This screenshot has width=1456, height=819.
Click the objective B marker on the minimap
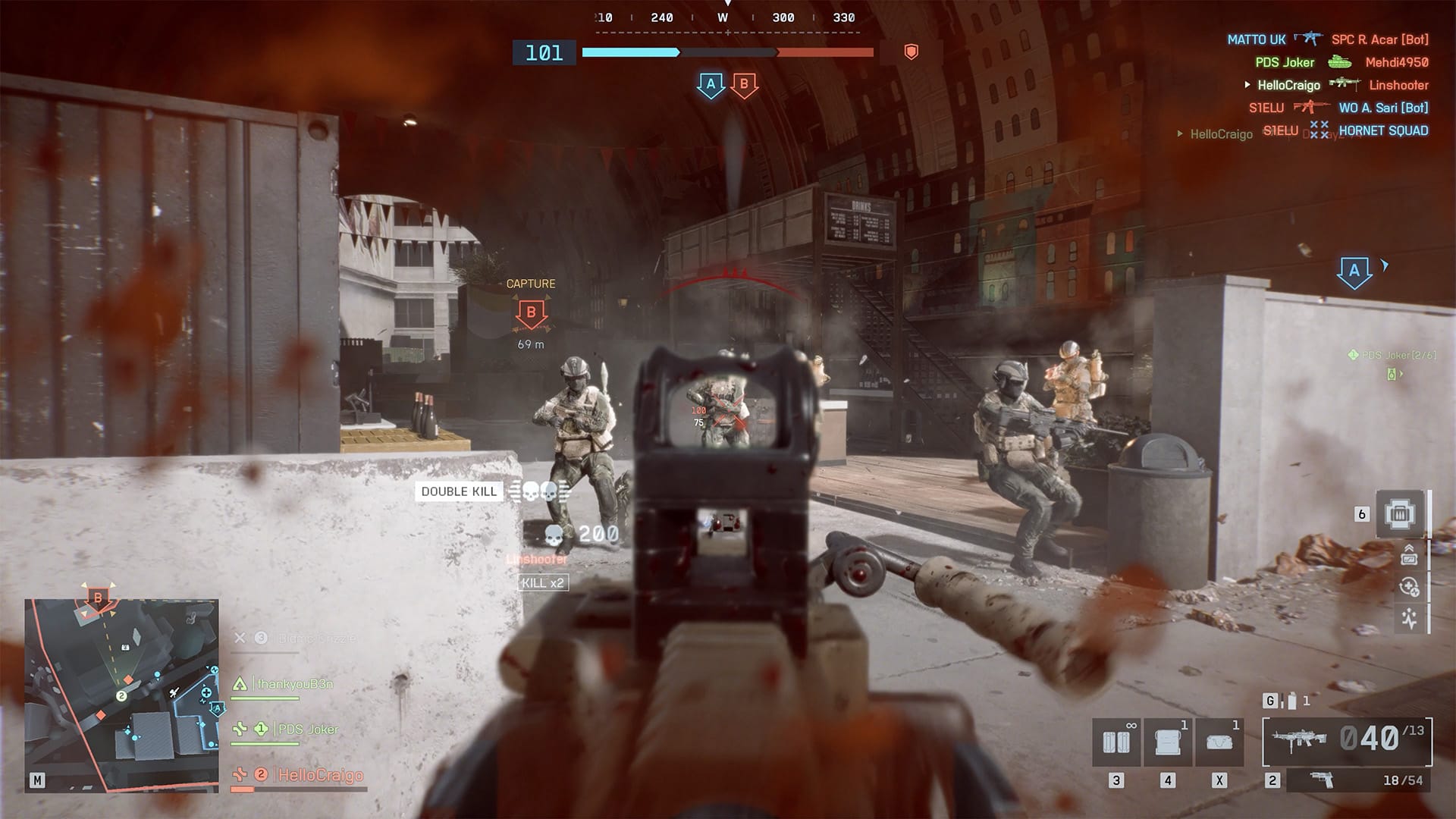point(98,598)
